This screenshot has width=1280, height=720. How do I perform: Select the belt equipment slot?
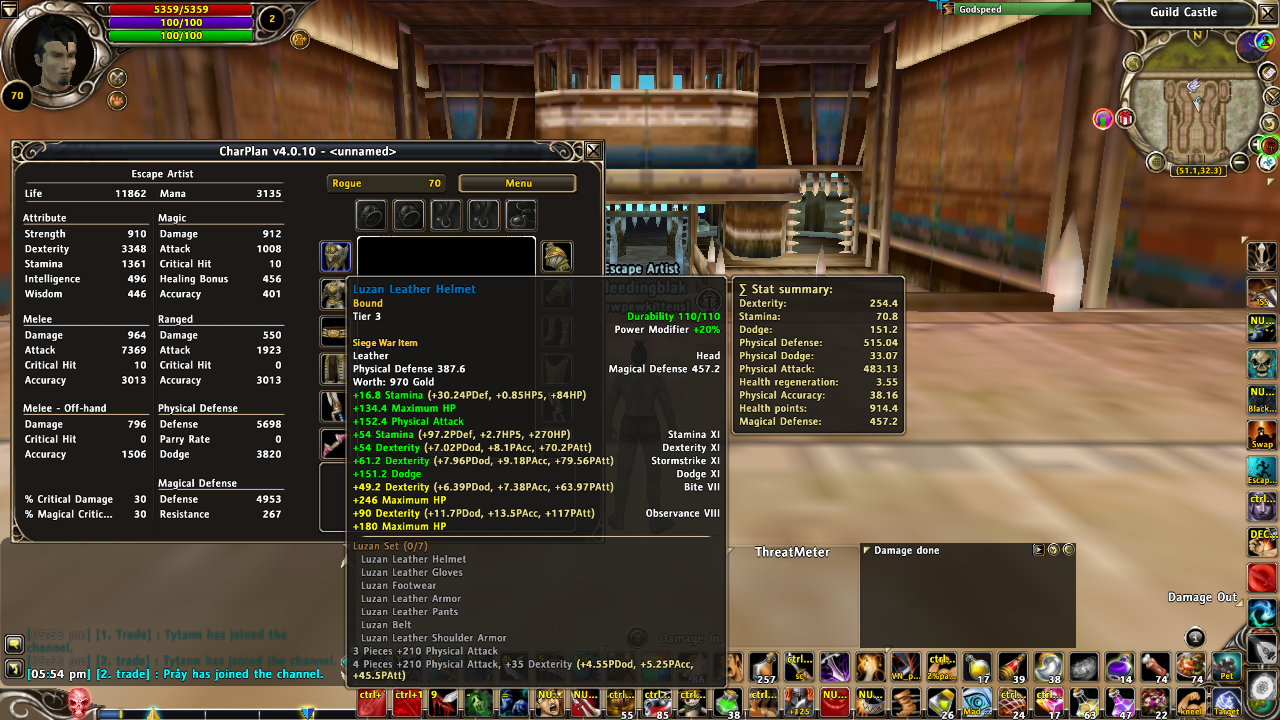point(335,331)
